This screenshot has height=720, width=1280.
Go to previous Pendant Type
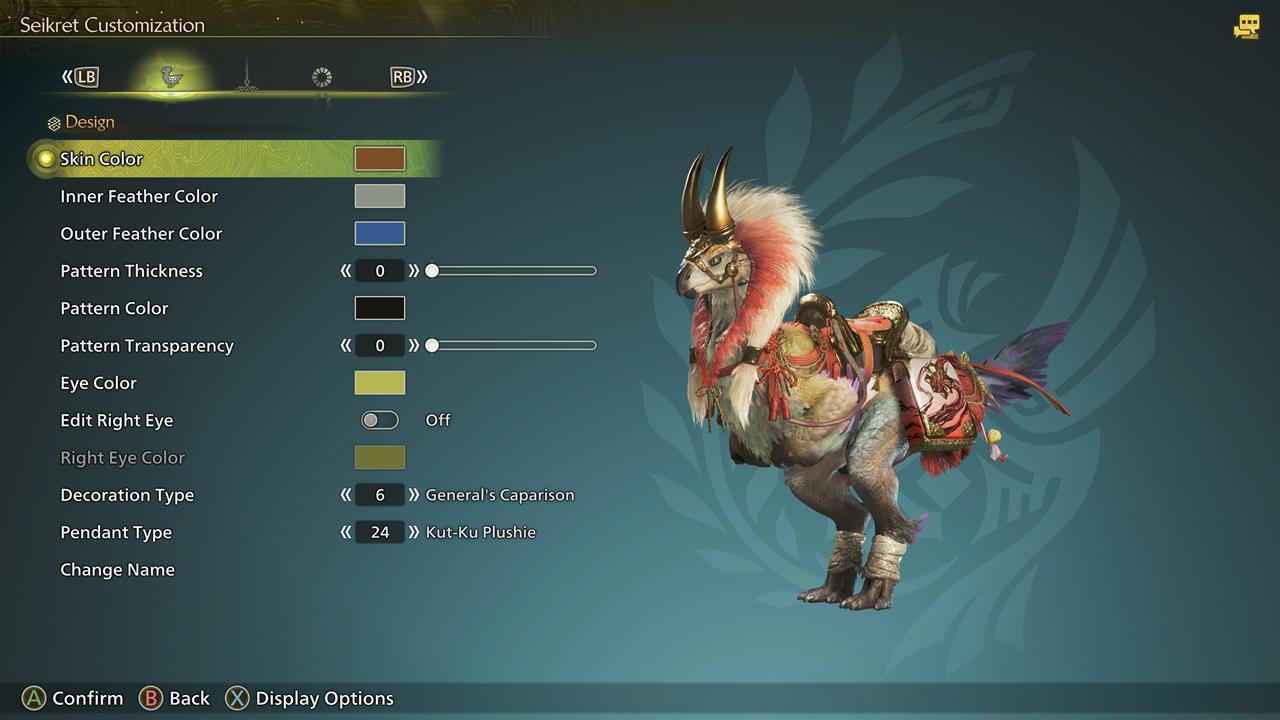pyautogui.click(x=346, y=532)
